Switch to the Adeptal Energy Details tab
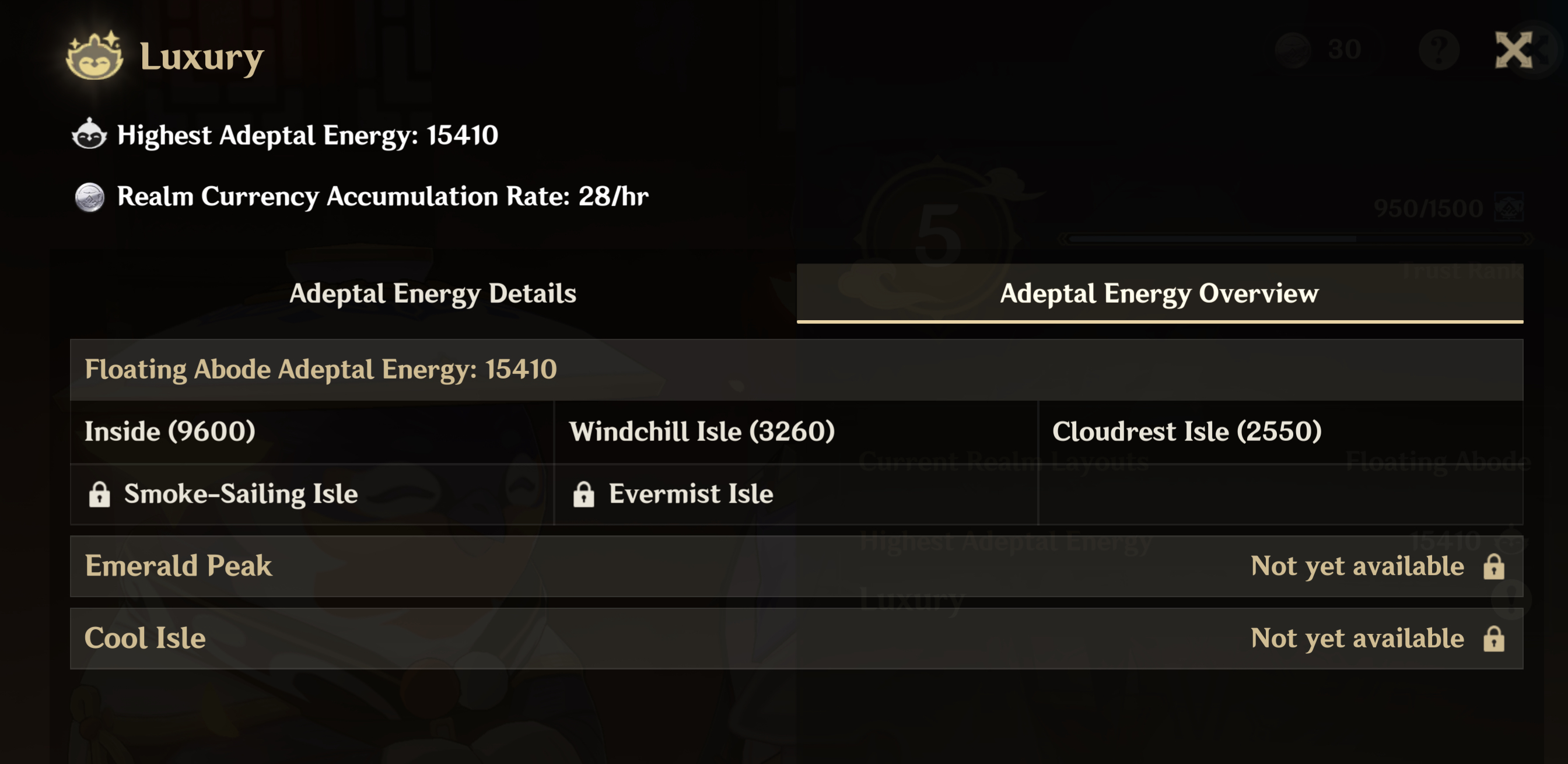The width and height of the screenshot is (1568, 764). pos(433,294)
